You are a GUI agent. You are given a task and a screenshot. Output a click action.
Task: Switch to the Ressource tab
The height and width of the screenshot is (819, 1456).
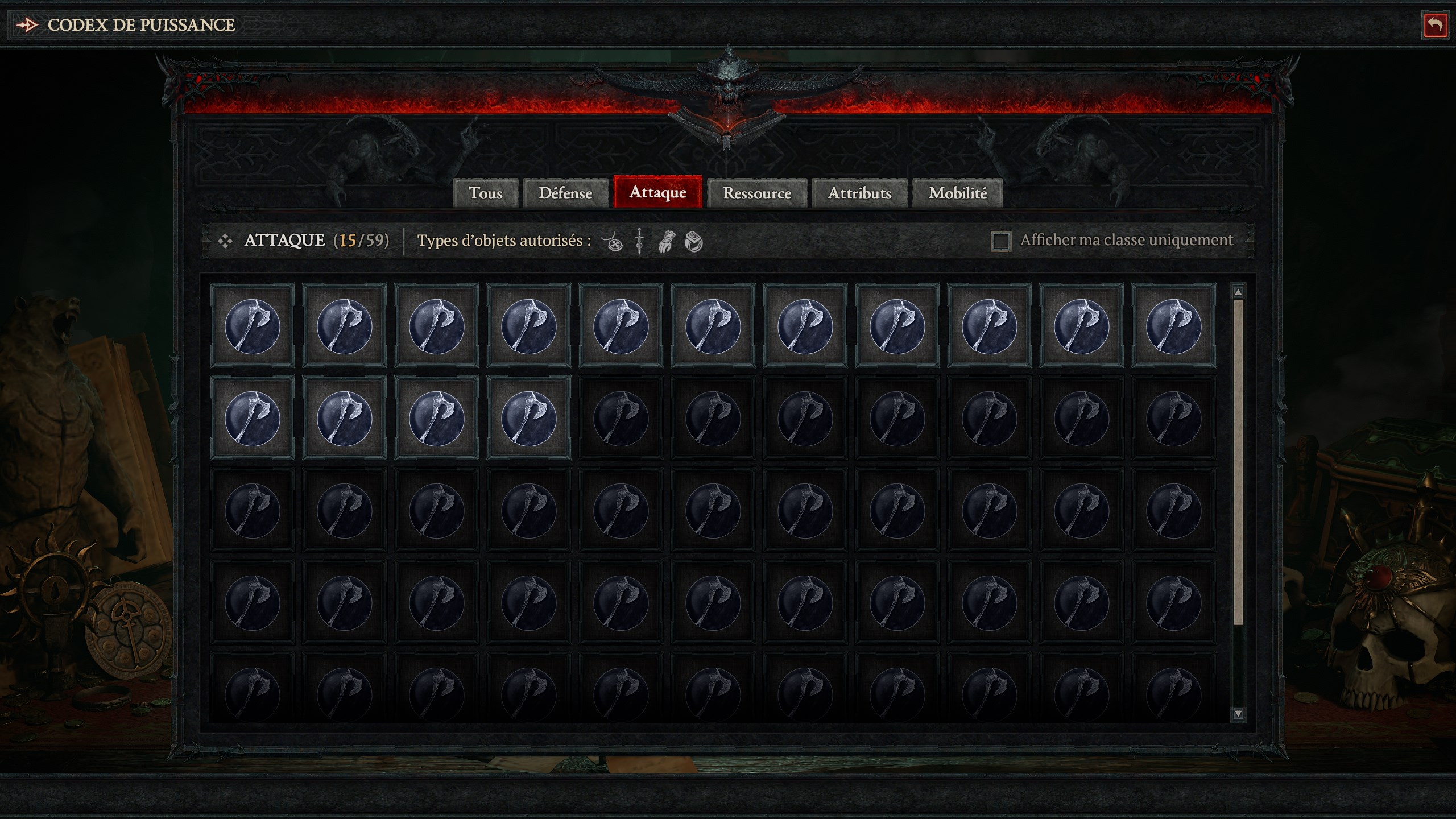(x=756, y=193)
